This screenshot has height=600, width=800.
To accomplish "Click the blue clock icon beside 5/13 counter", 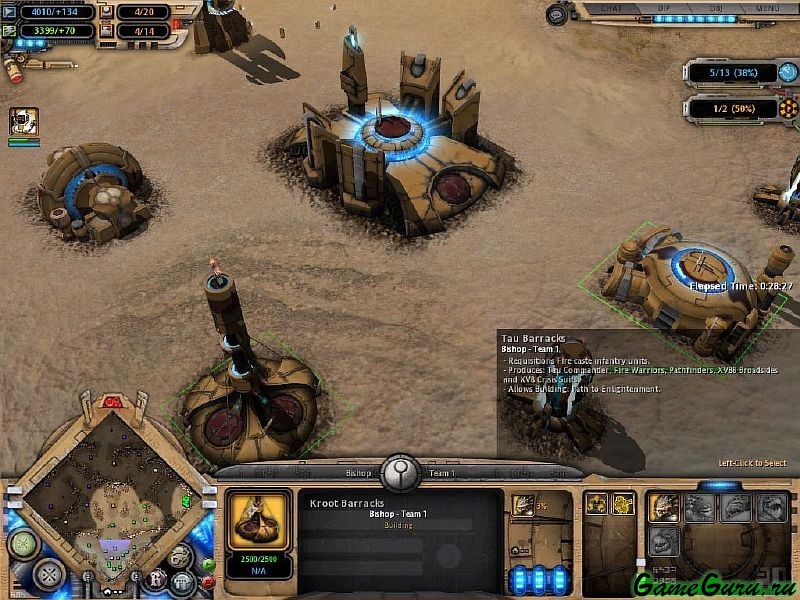I will click(788, 74).
